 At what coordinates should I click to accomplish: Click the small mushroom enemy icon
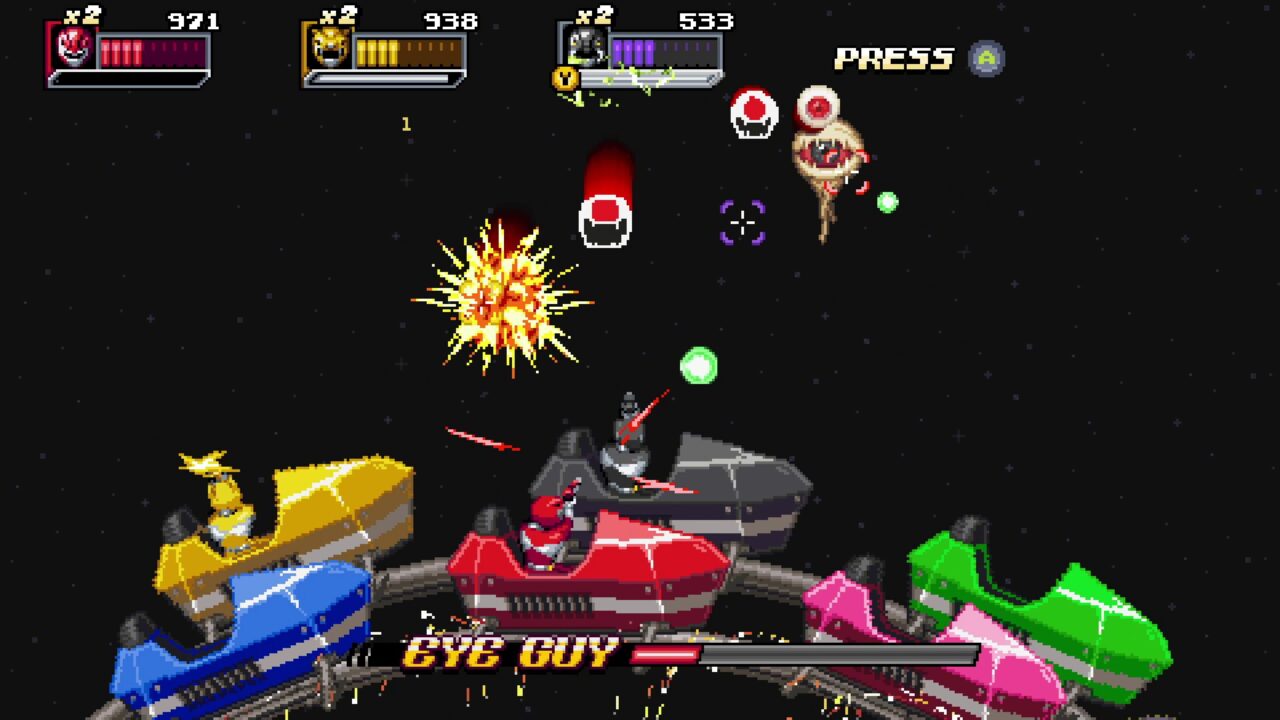(752, 112)
